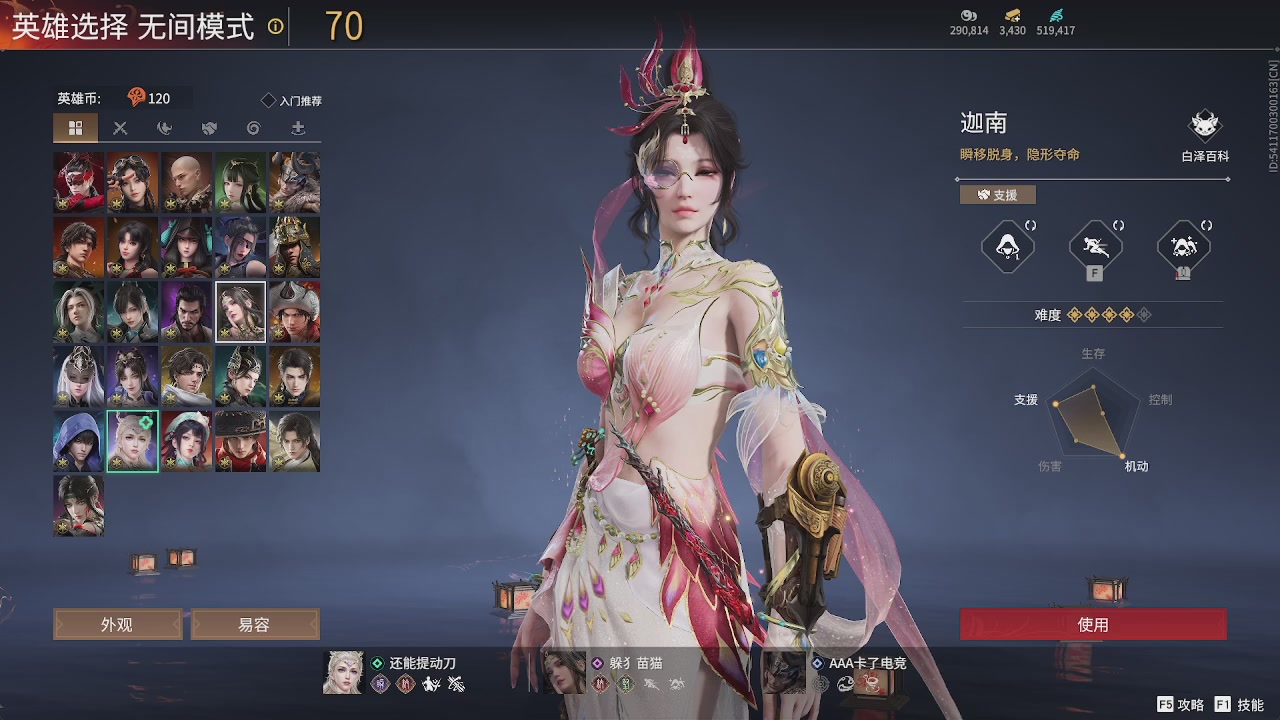Choose the bald monk hero portrait
This screenshot has width=1280, height=720.
[x=187, y=182]
